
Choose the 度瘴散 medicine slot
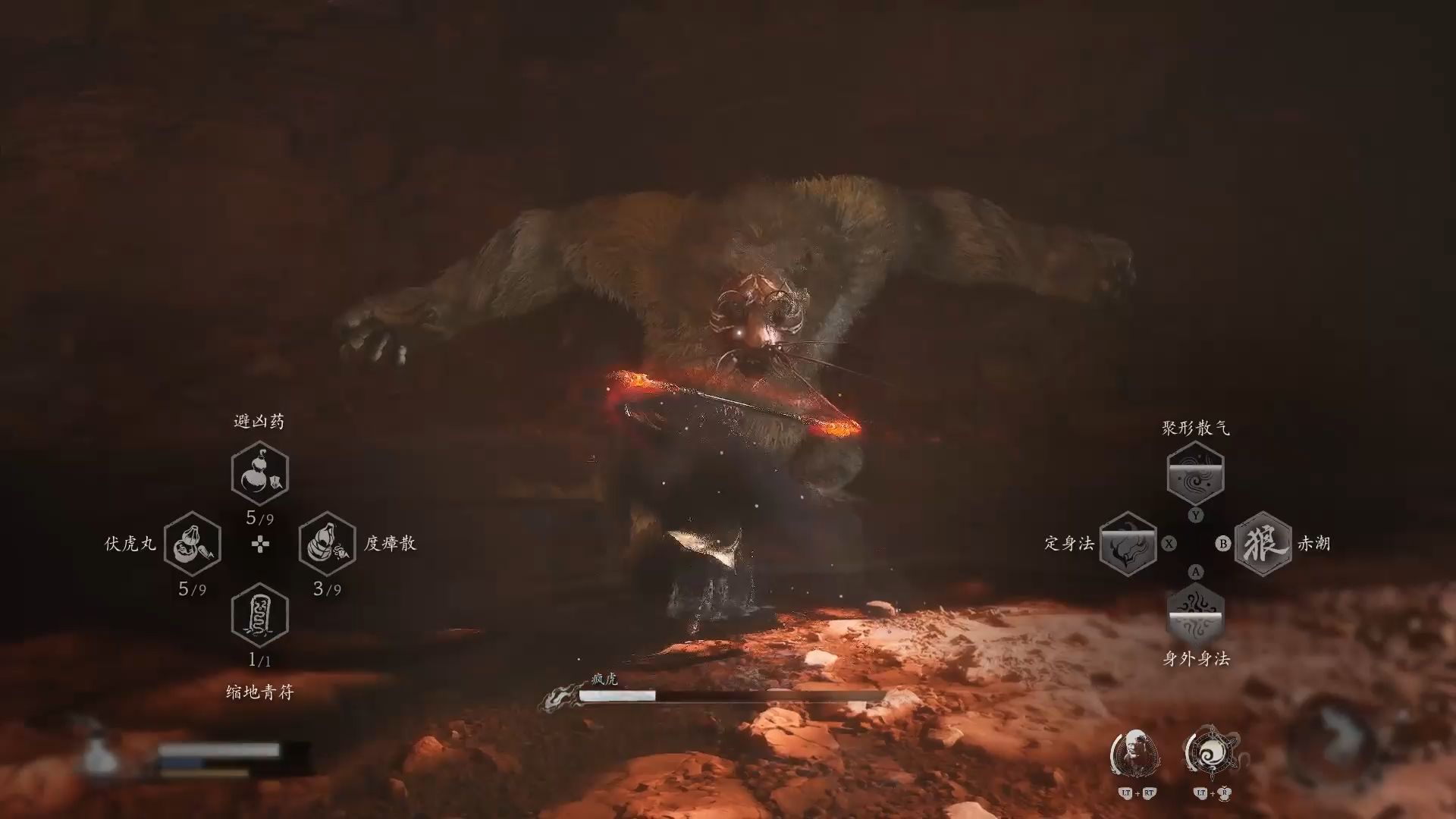point(327,544)
